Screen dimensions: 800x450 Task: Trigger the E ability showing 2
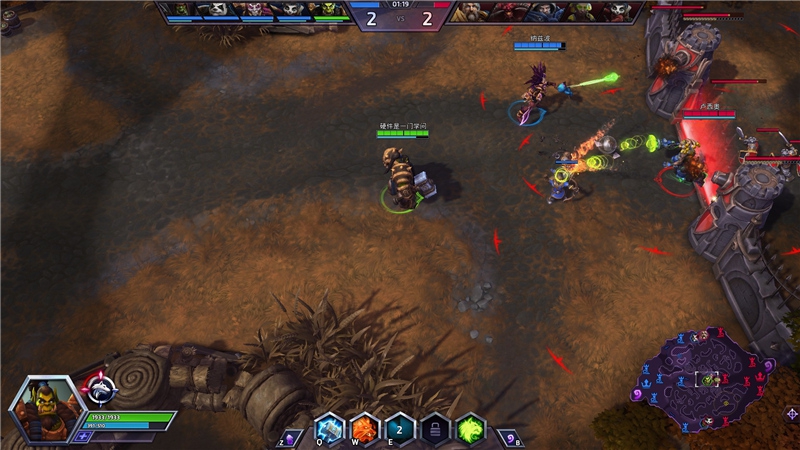[x=399, y=427]
